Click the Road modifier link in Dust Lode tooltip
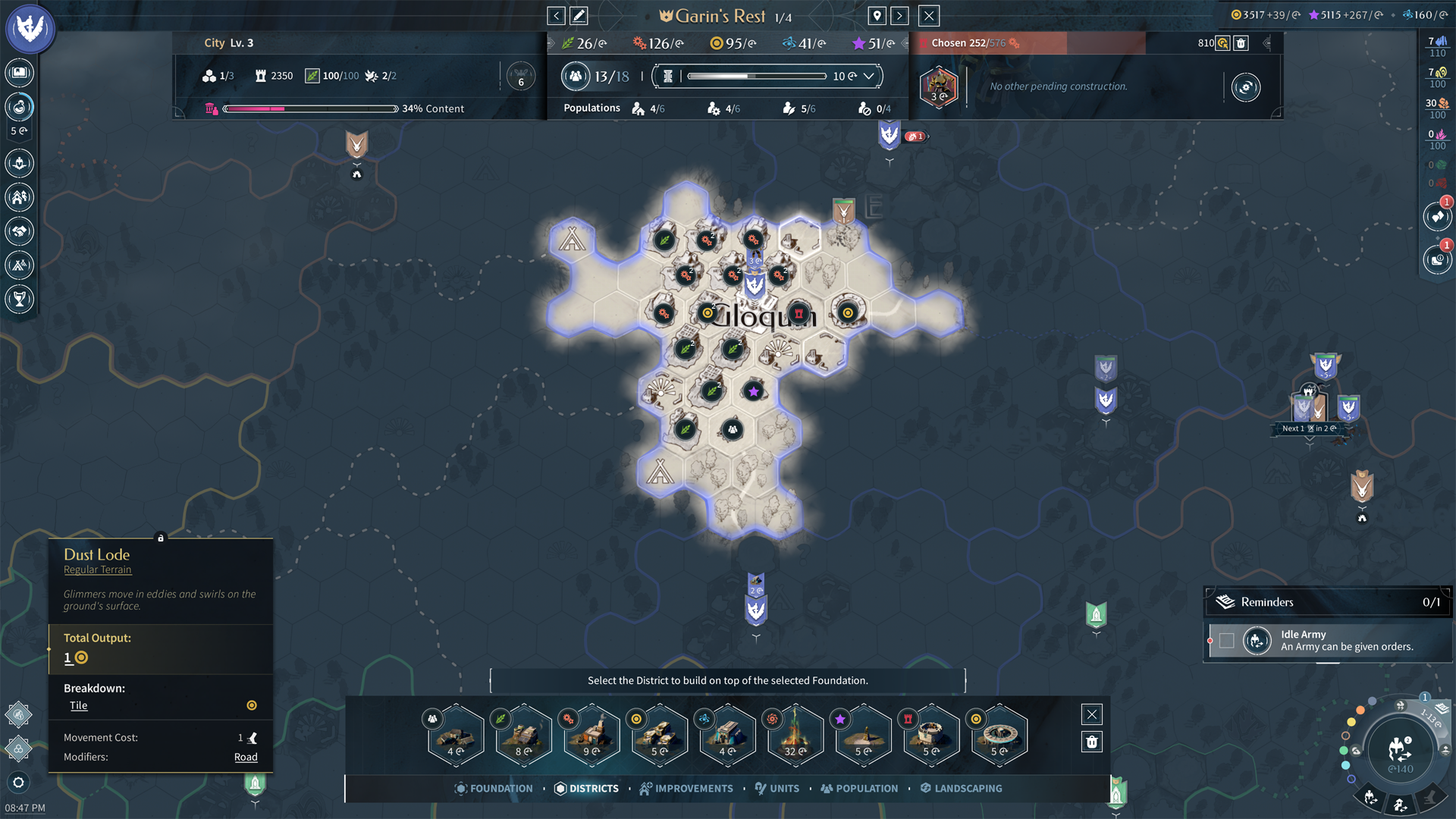The width and height of the screenshot is (1456, 819). [246, 757]
